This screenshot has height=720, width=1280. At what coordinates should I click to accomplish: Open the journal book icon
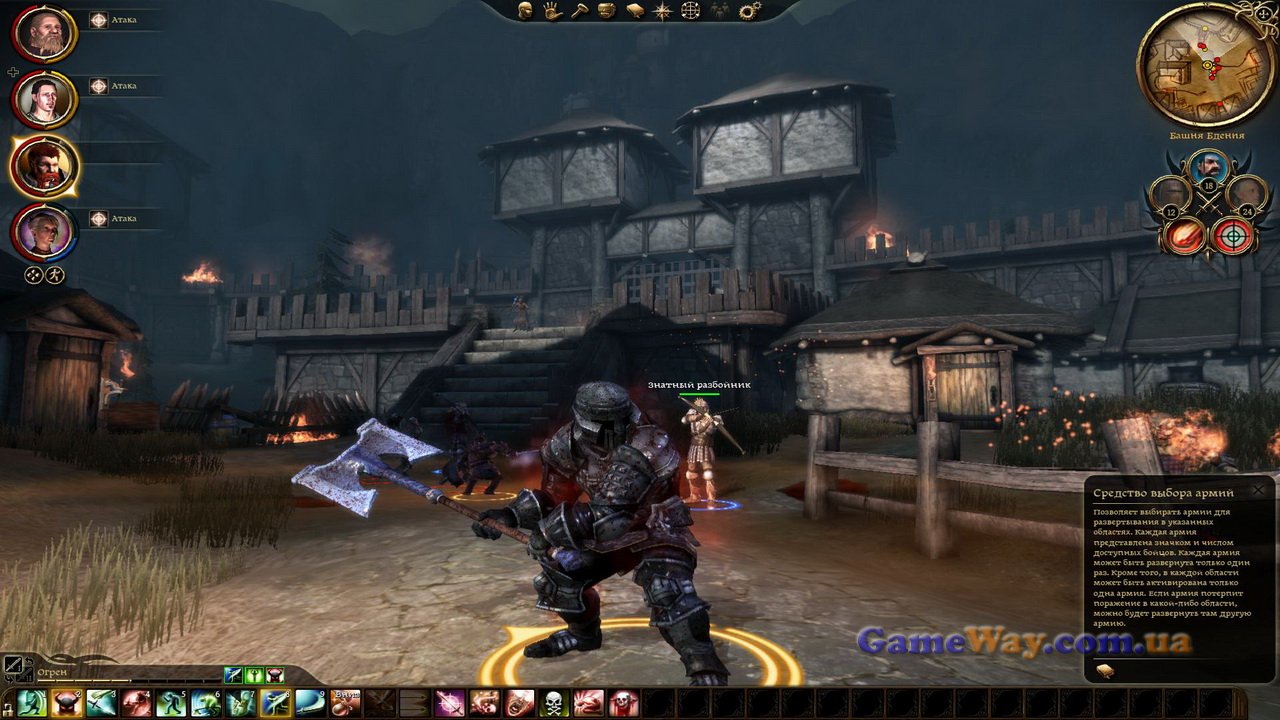click(x=635, y=11)
